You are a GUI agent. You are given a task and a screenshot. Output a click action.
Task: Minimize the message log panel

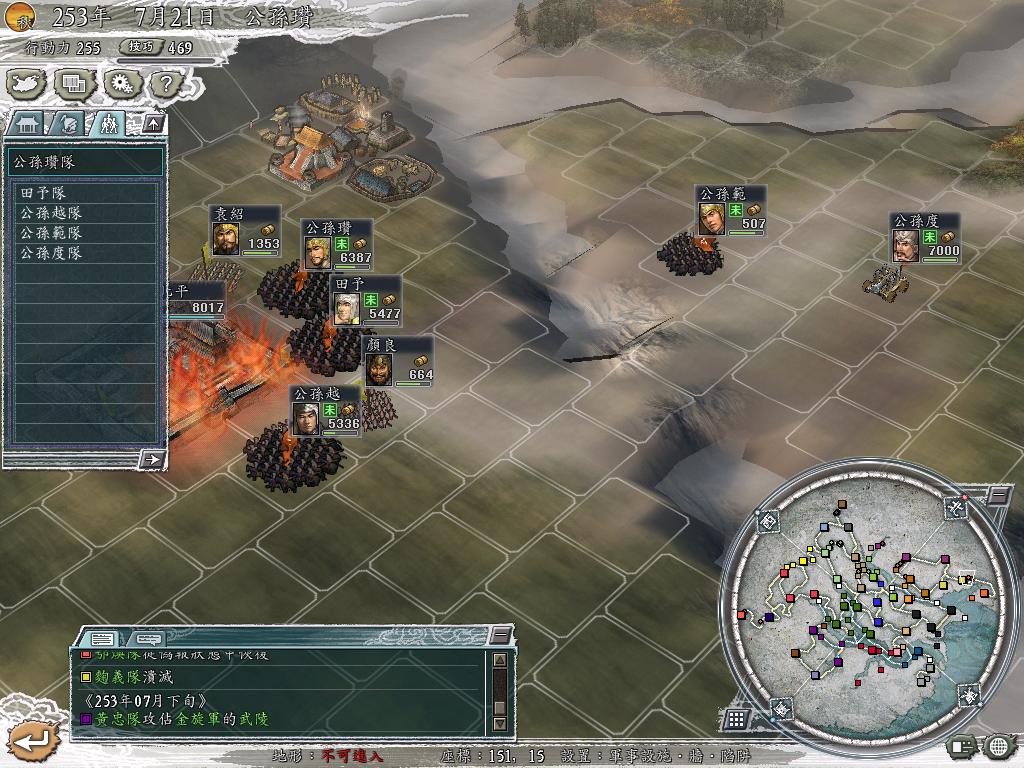click(x=500, y=636)
